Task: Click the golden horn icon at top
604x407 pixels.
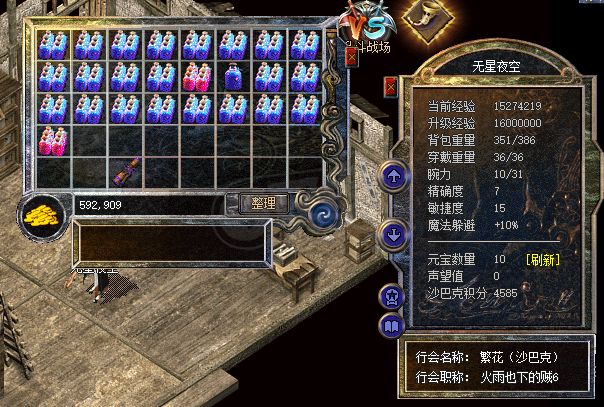Action: point(425,18)
